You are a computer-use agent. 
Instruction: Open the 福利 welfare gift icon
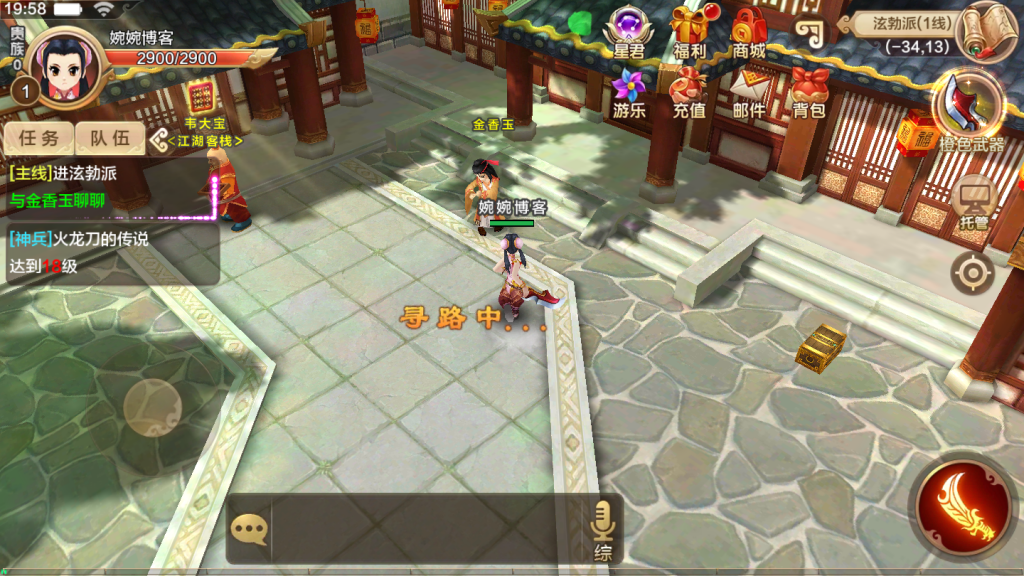coord(689,28)
